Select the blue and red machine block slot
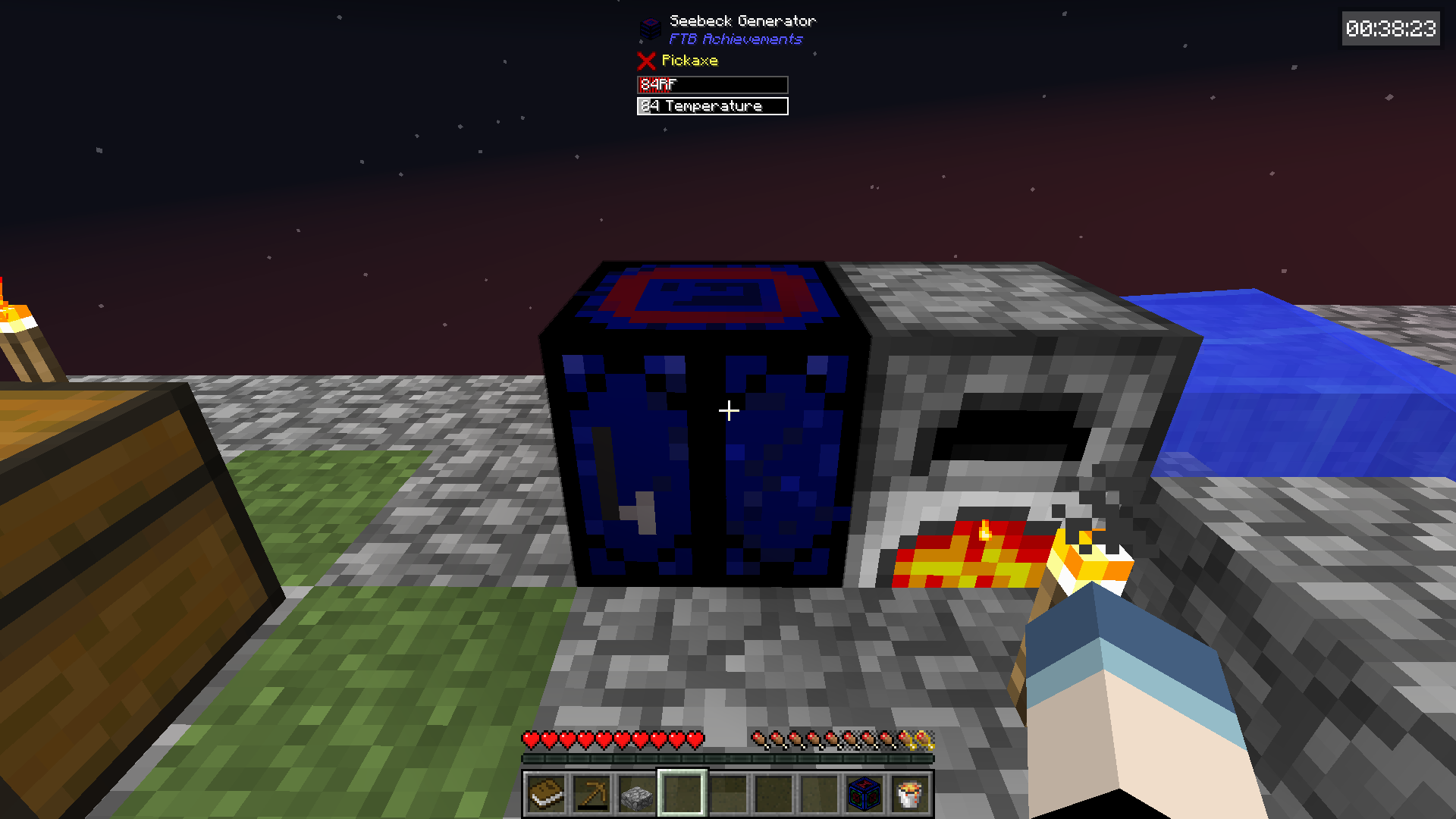This screenshot has height=819, width=1456. coord(864,794)
